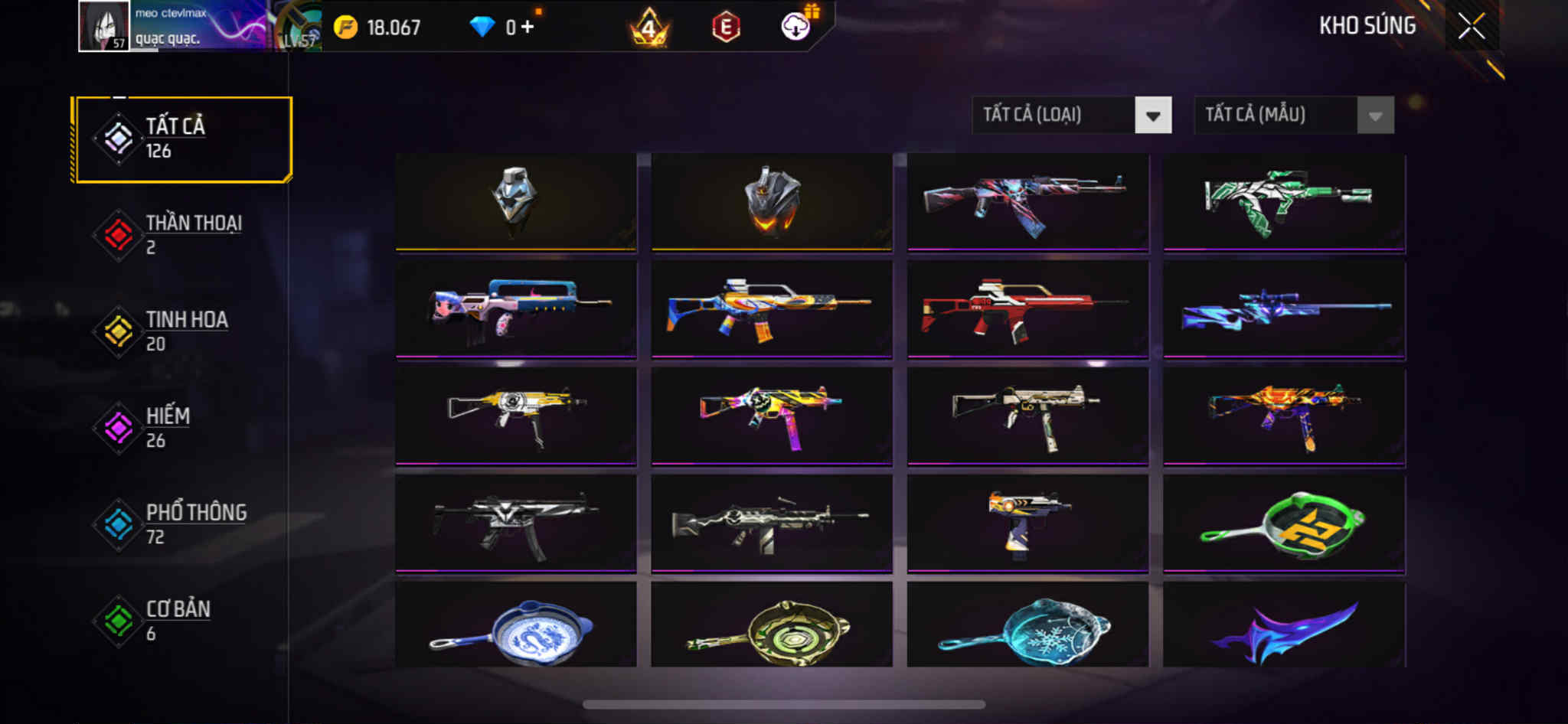Select the icy snowflake pan skin
Screen dimensions: 1568x724
coord(1027,628)
